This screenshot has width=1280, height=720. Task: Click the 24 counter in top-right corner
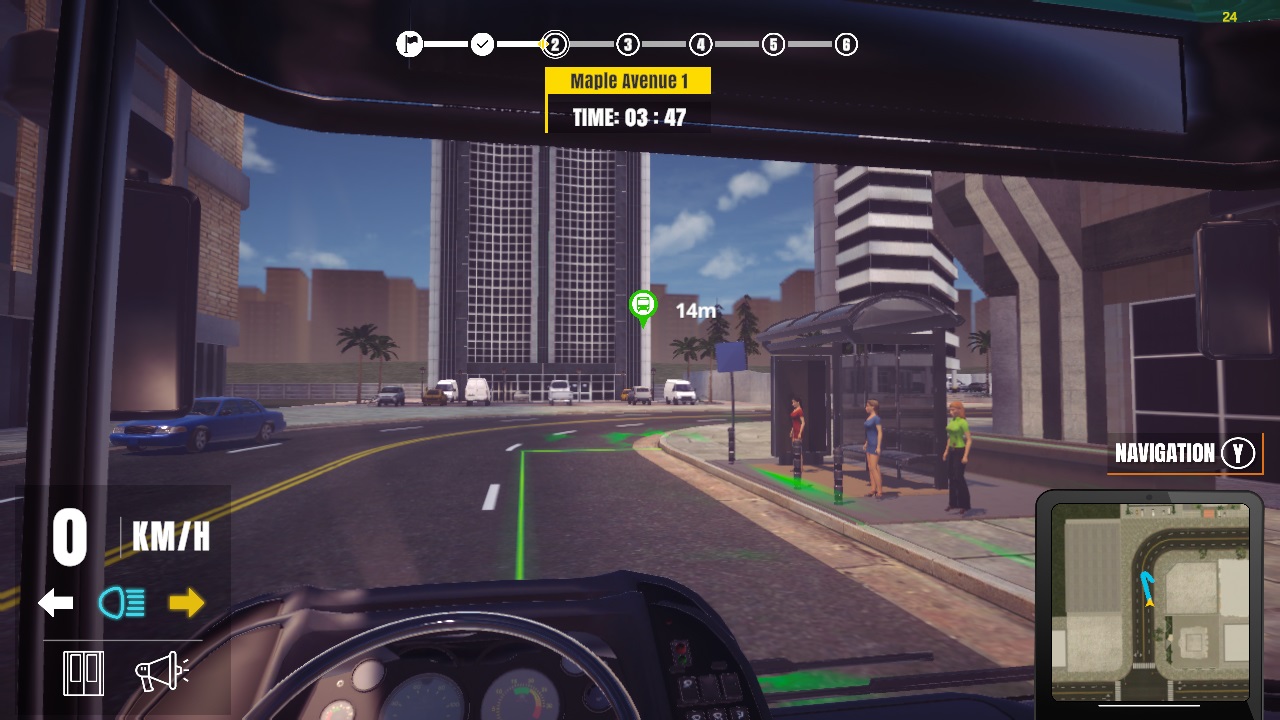point(1229,17)
